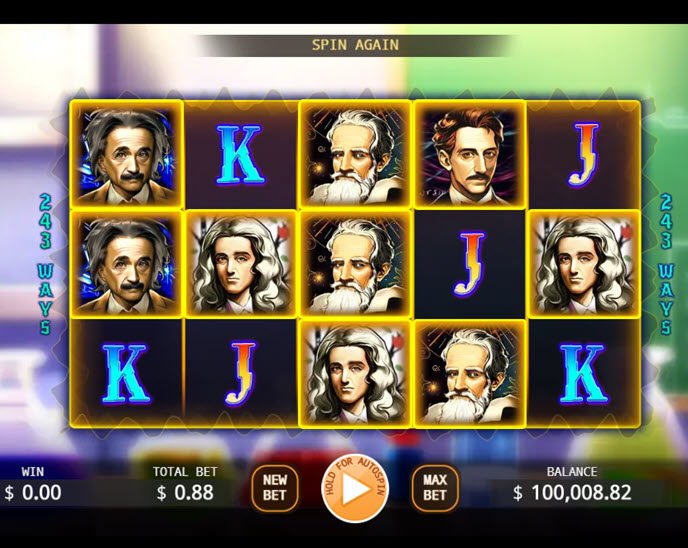
Task: Set the wager with Max Bet
Action: coord(434,488)
